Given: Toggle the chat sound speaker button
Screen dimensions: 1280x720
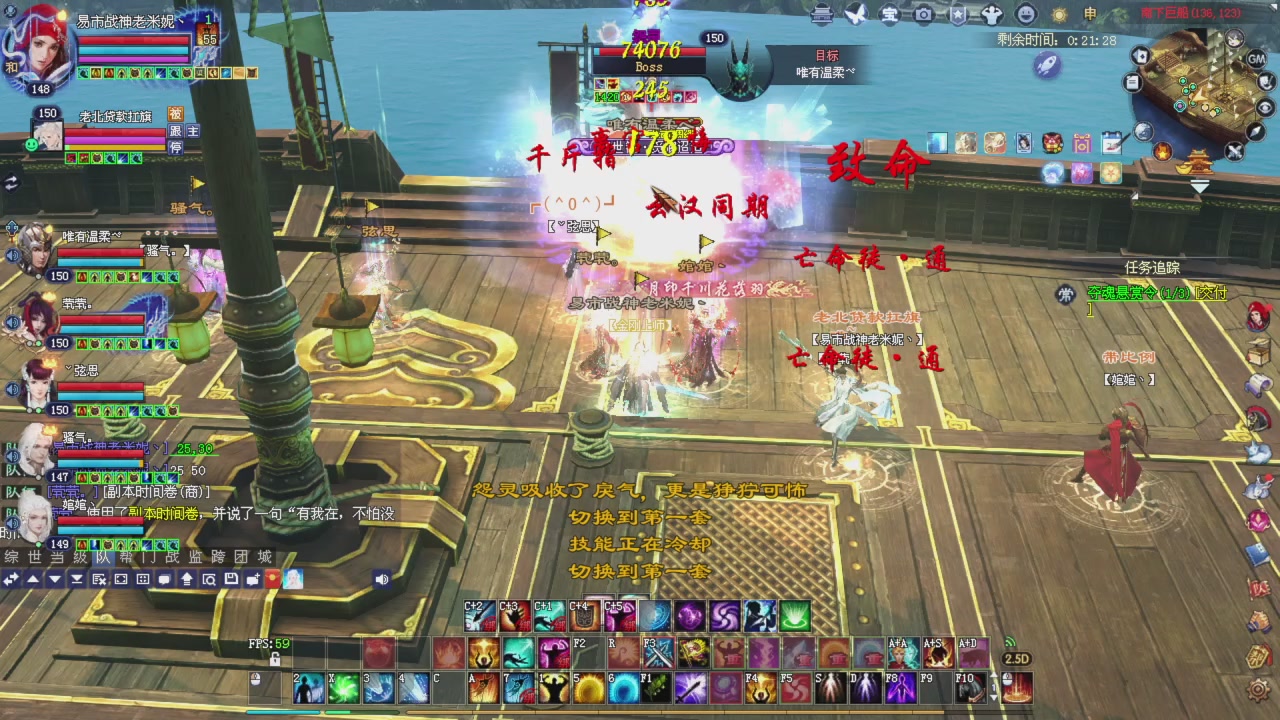Looking at the screenshot, I should 381,579.
